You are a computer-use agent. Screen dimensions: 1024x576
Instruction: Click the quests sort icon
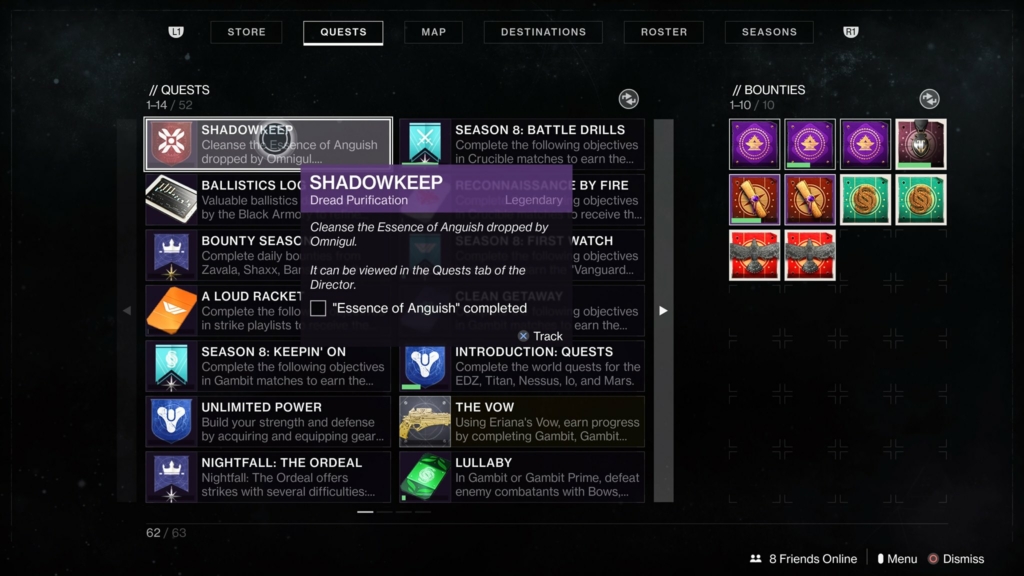pyautogui.click(x=628, y=98)
